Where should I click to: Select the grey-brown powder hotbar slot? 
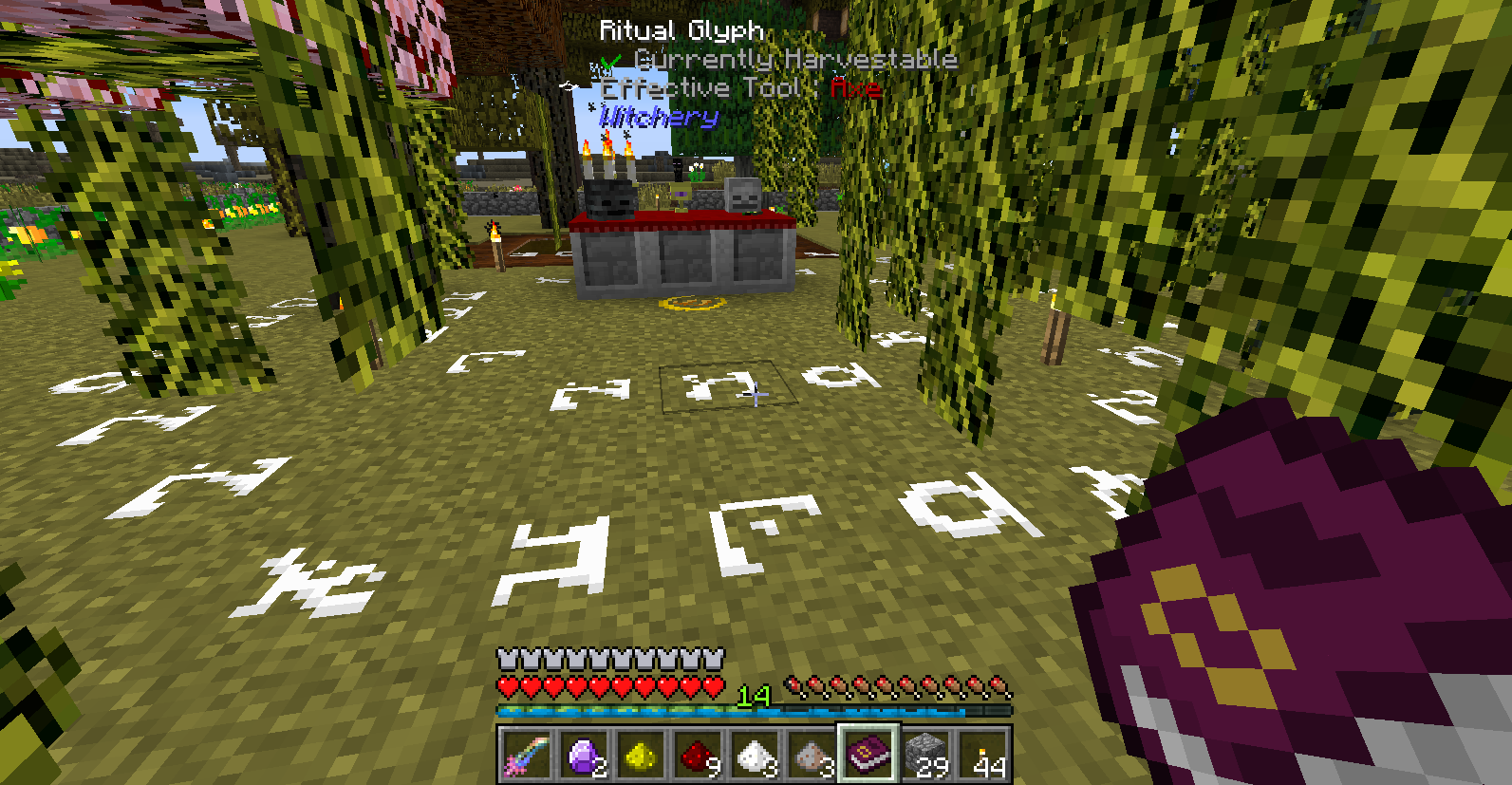point(811,756)
